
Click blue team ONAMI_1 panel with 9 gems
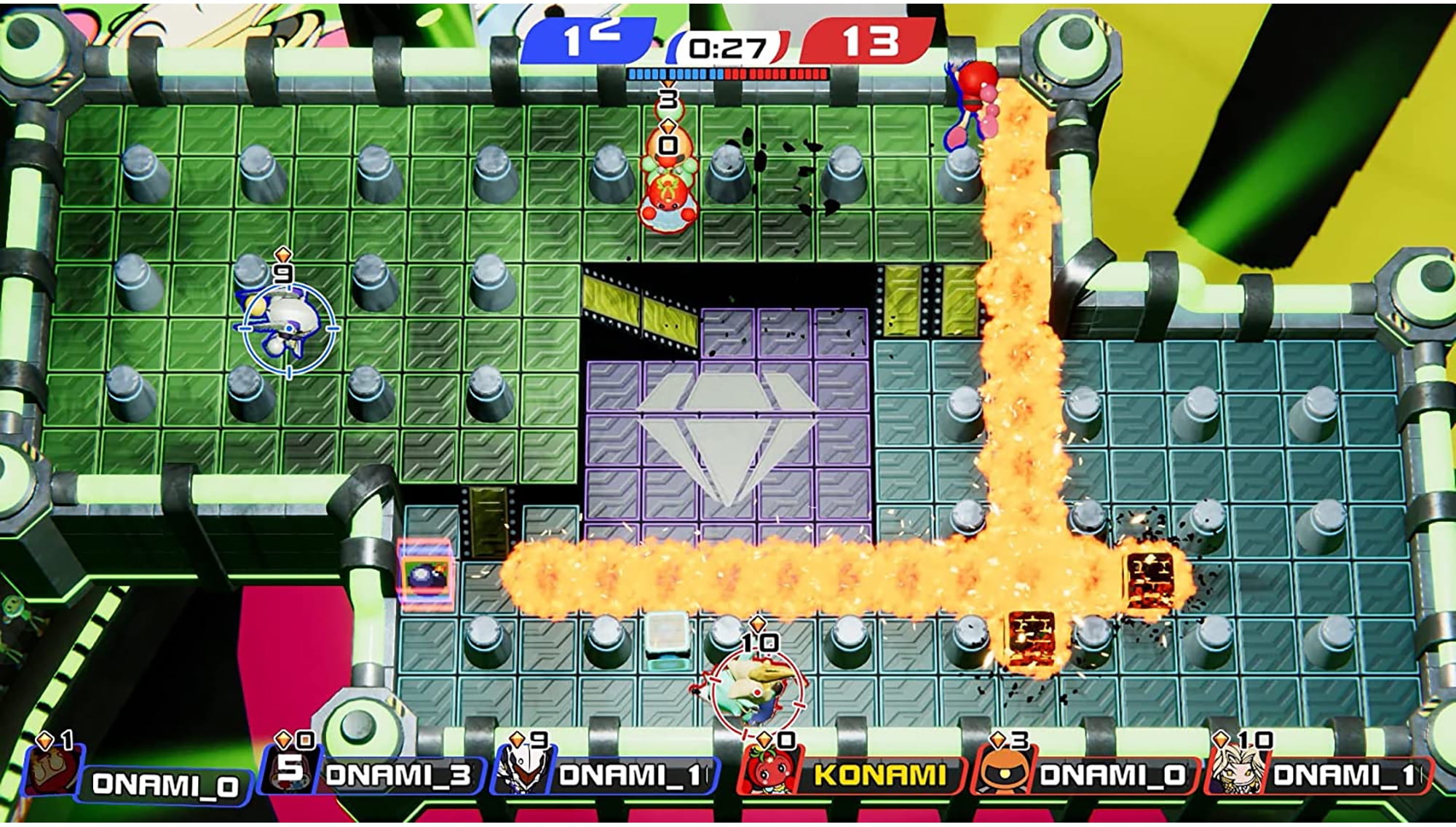coord(608,775)
